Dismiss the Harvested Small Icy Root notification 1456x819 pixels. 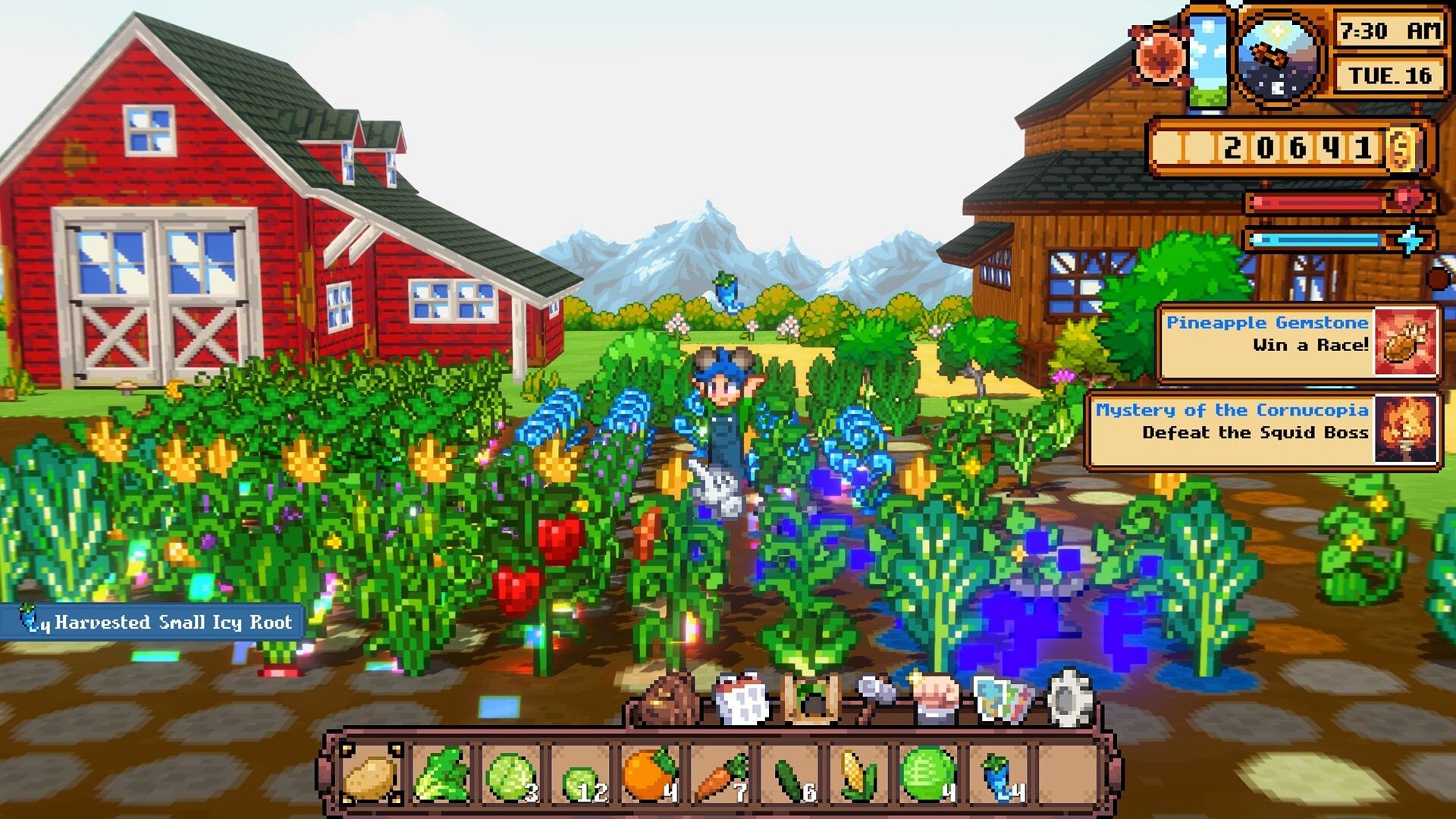(x=150, y=622)
